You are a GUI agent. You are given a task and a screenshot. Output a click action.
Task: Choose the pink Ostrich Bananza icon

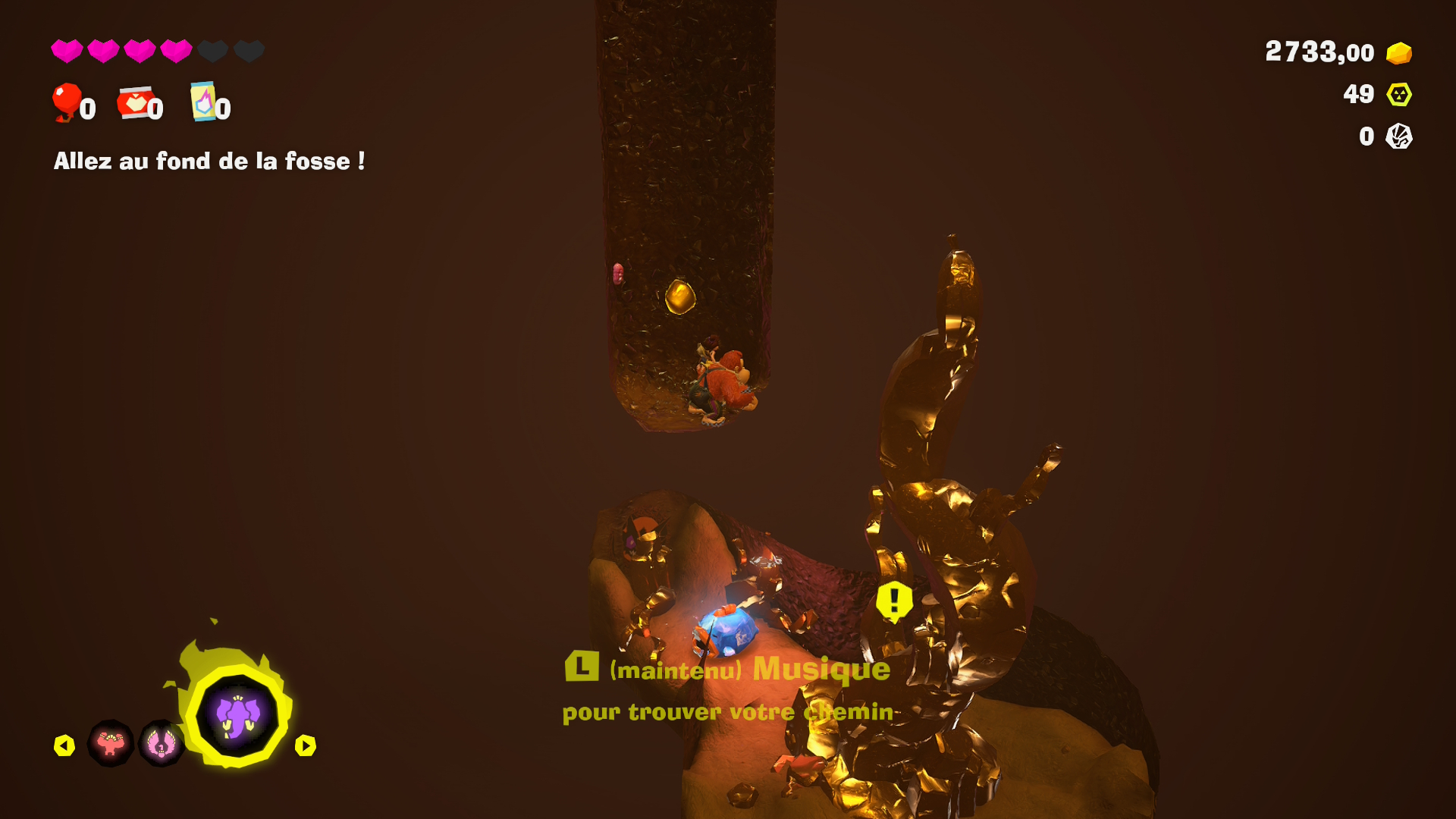(x=161, y=744)
